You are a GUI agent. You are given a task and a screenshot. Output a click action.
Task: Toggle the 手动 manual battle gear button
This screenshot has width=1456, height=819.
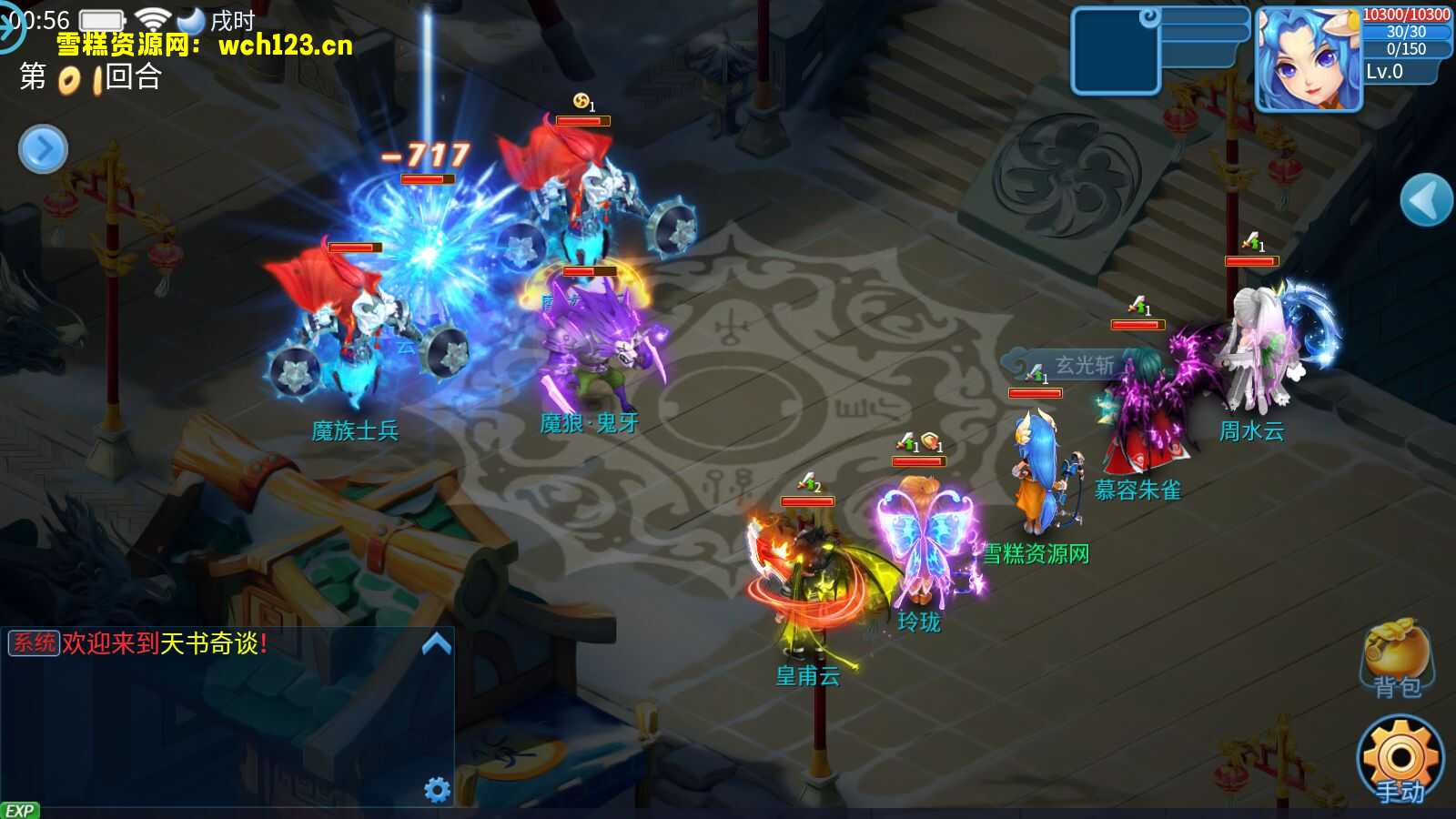(x=1400, y=761)
